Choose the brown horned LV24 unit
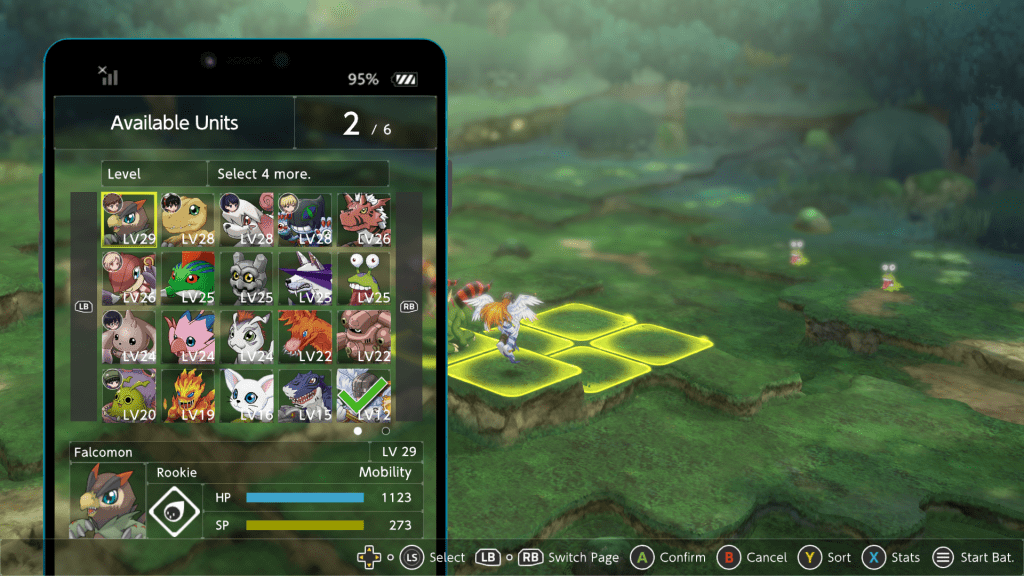Screen dimensions: 1024x576 coord(129,337)
